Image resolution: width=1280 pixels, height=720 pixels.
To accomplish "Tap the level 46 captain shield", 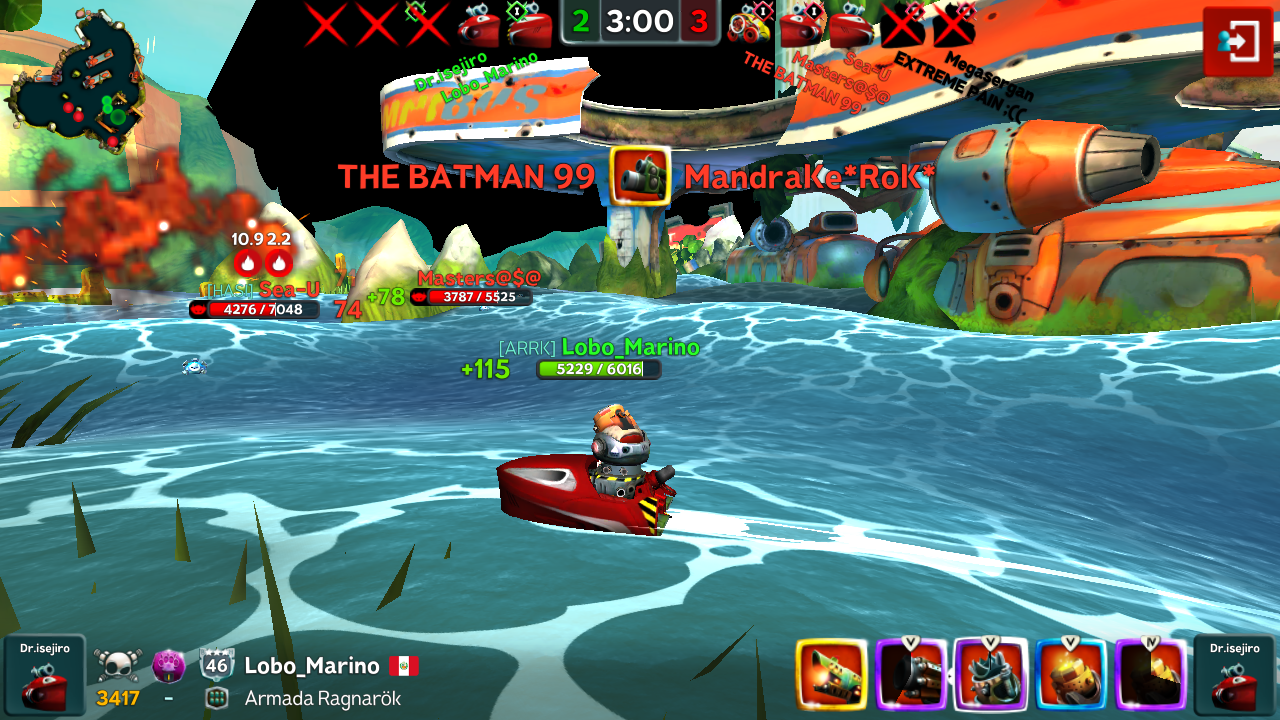I will (217, 666).
